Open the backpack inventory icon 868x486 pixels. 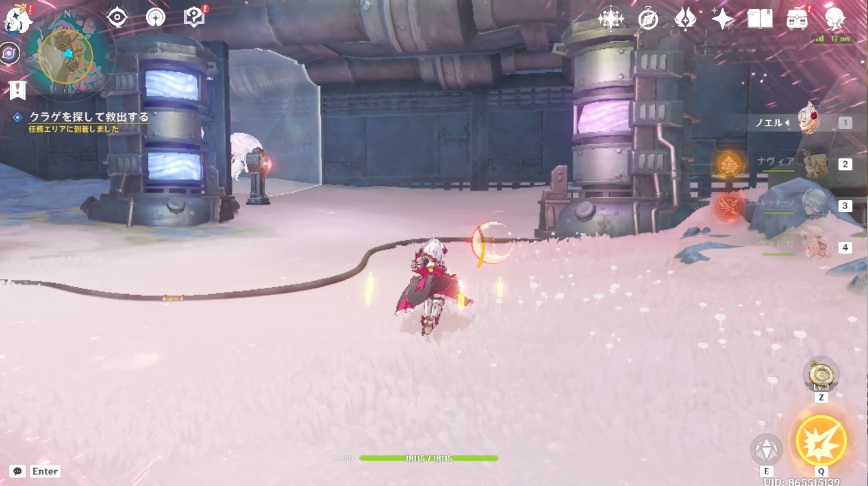797,18
